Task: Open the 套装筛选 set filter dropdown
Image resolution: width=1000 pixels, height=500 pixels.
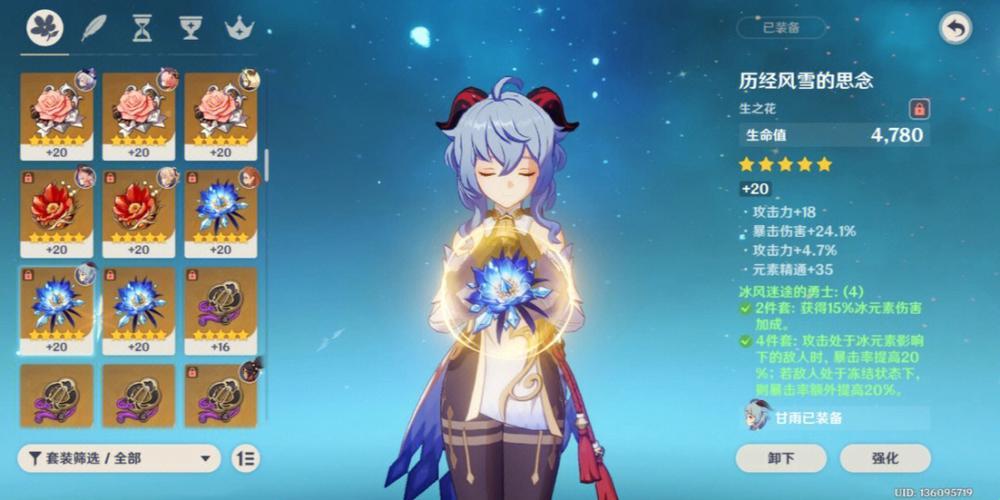Action: point(119,458)
